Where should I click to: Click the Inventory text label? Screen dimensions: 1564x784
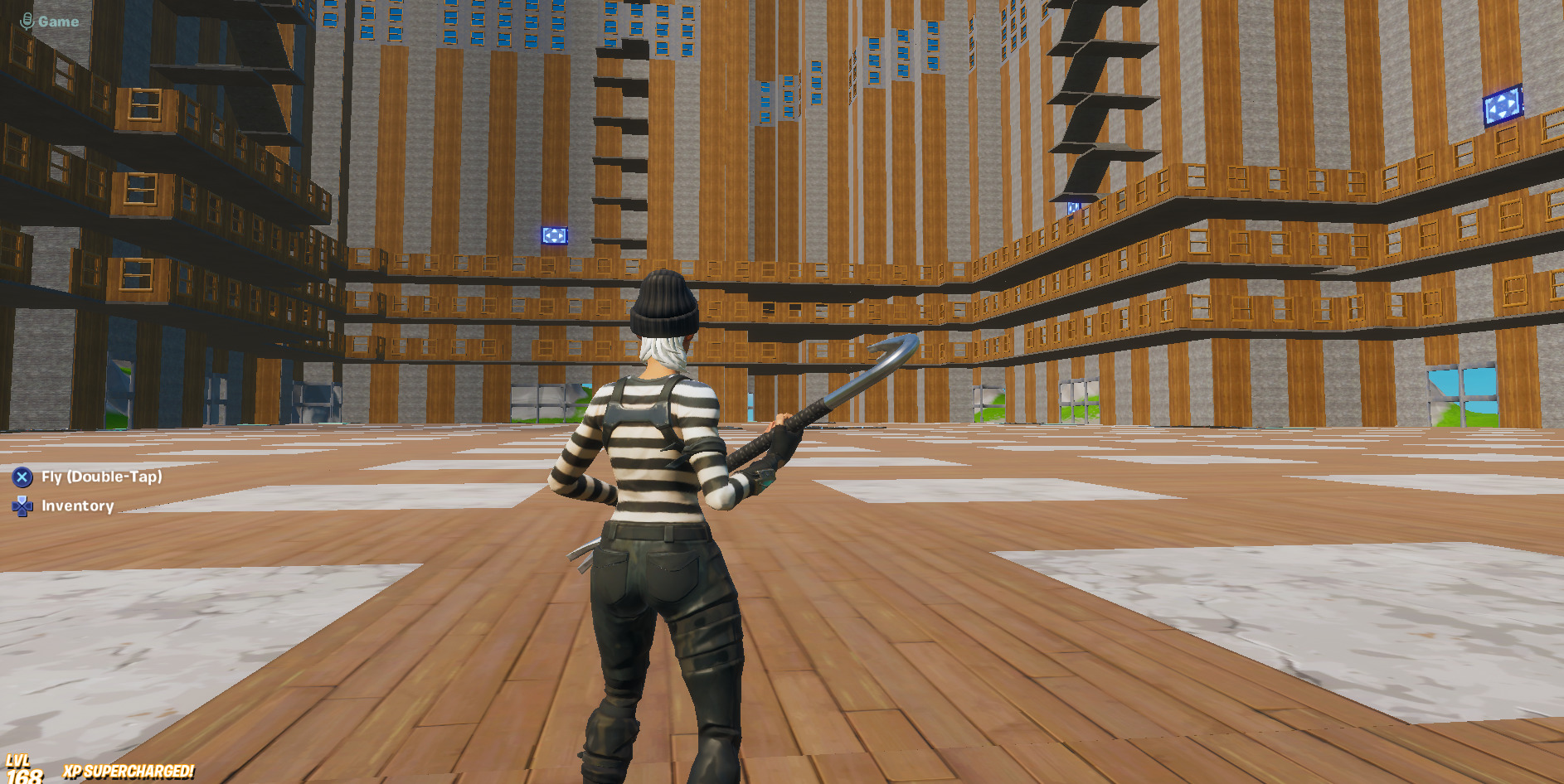[x=79, y=506]
